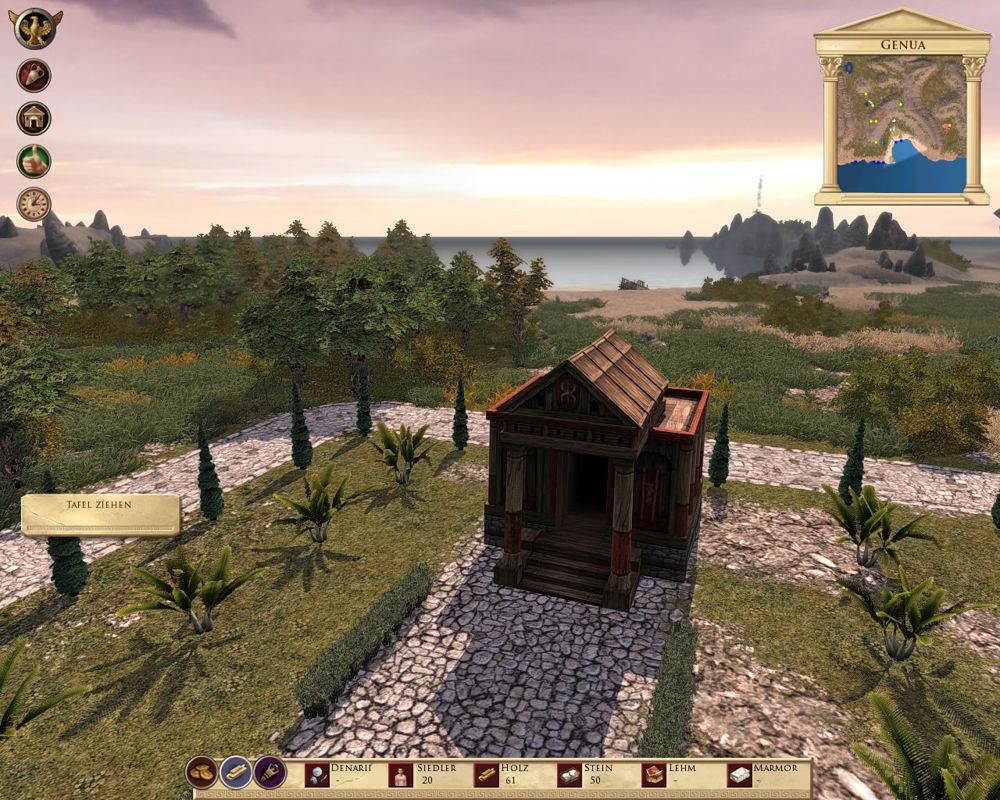Click the amphora icon button
This screenshot has height=800, width=1000.
tap(34, 75)
